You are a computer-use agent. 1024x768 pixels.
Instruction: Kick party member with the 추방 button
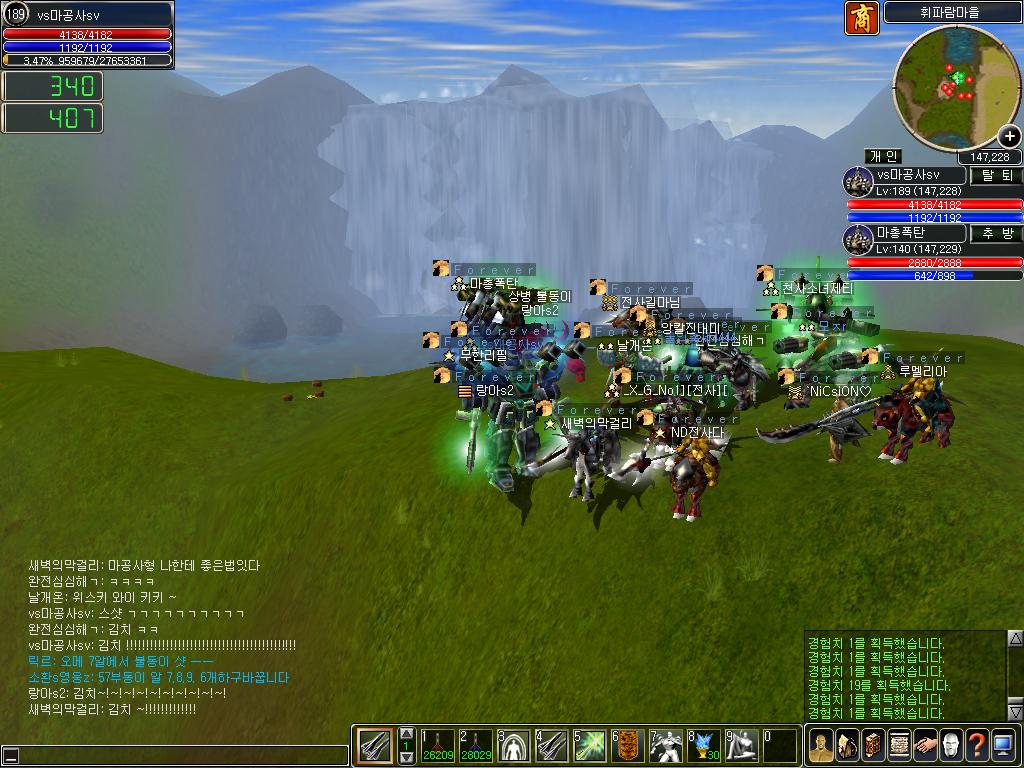(997, 233)
